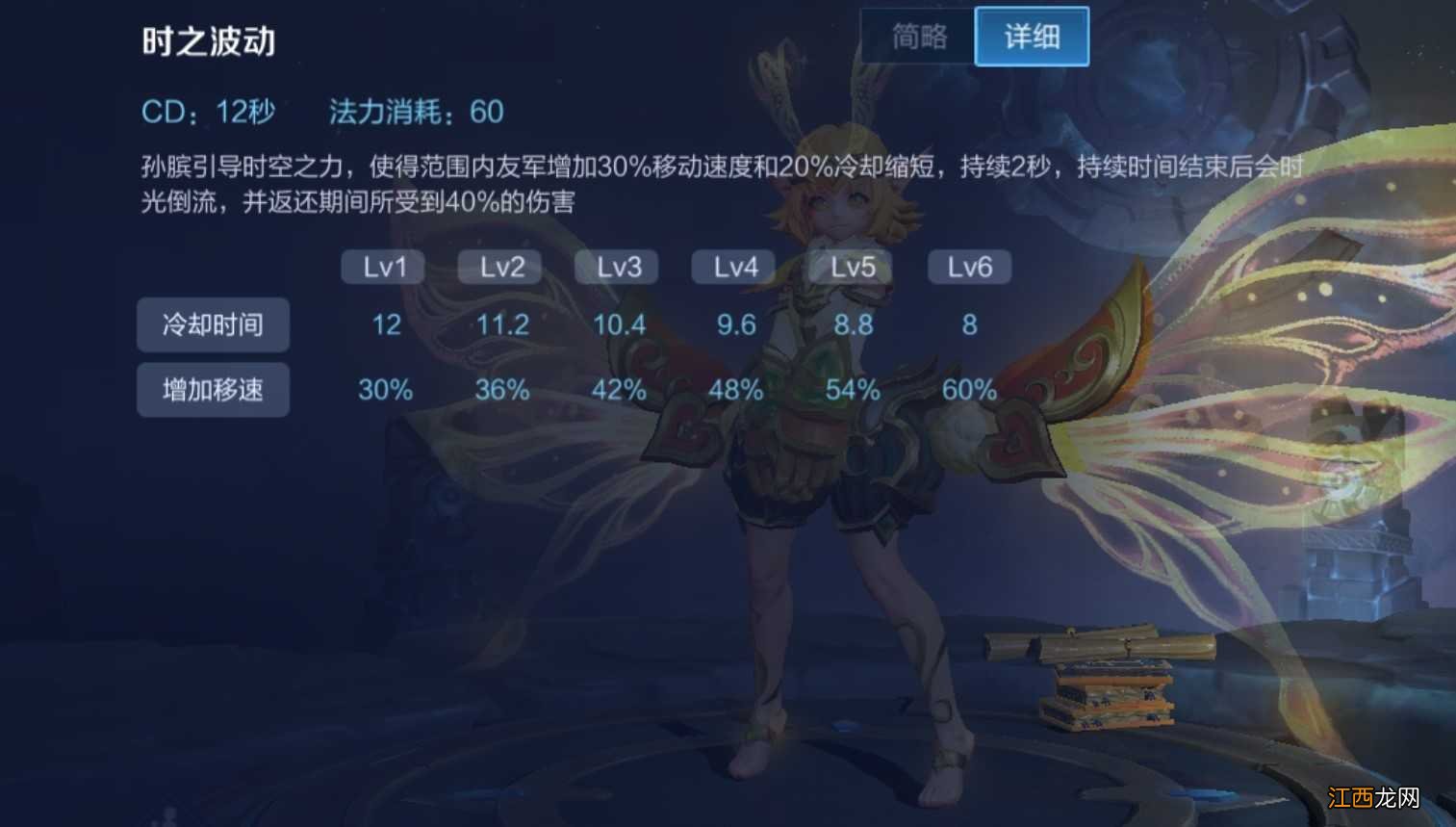Select the Lv2 skill level tab
The height and width of the screenshot is (827, 1456).
pos(499,267)
